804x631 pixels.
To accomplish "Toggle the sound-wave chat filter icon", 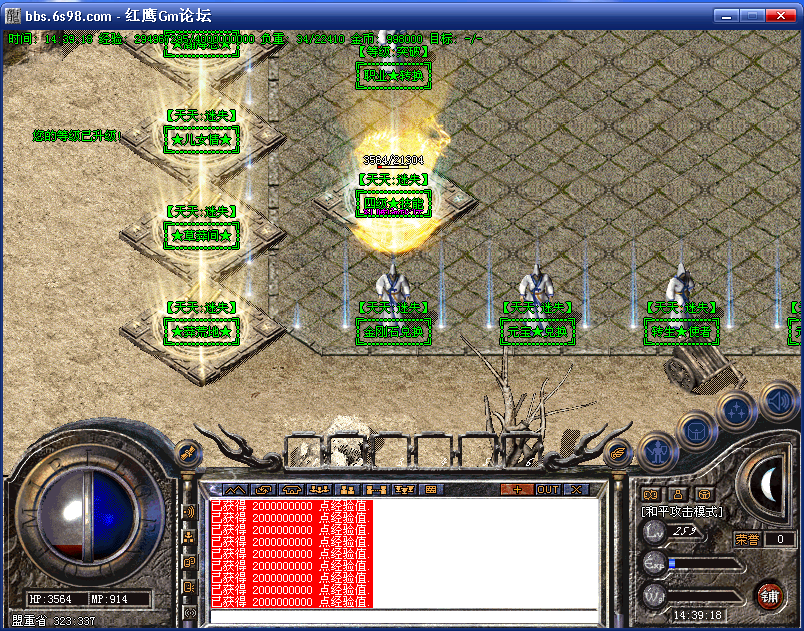I will point(189,512).
